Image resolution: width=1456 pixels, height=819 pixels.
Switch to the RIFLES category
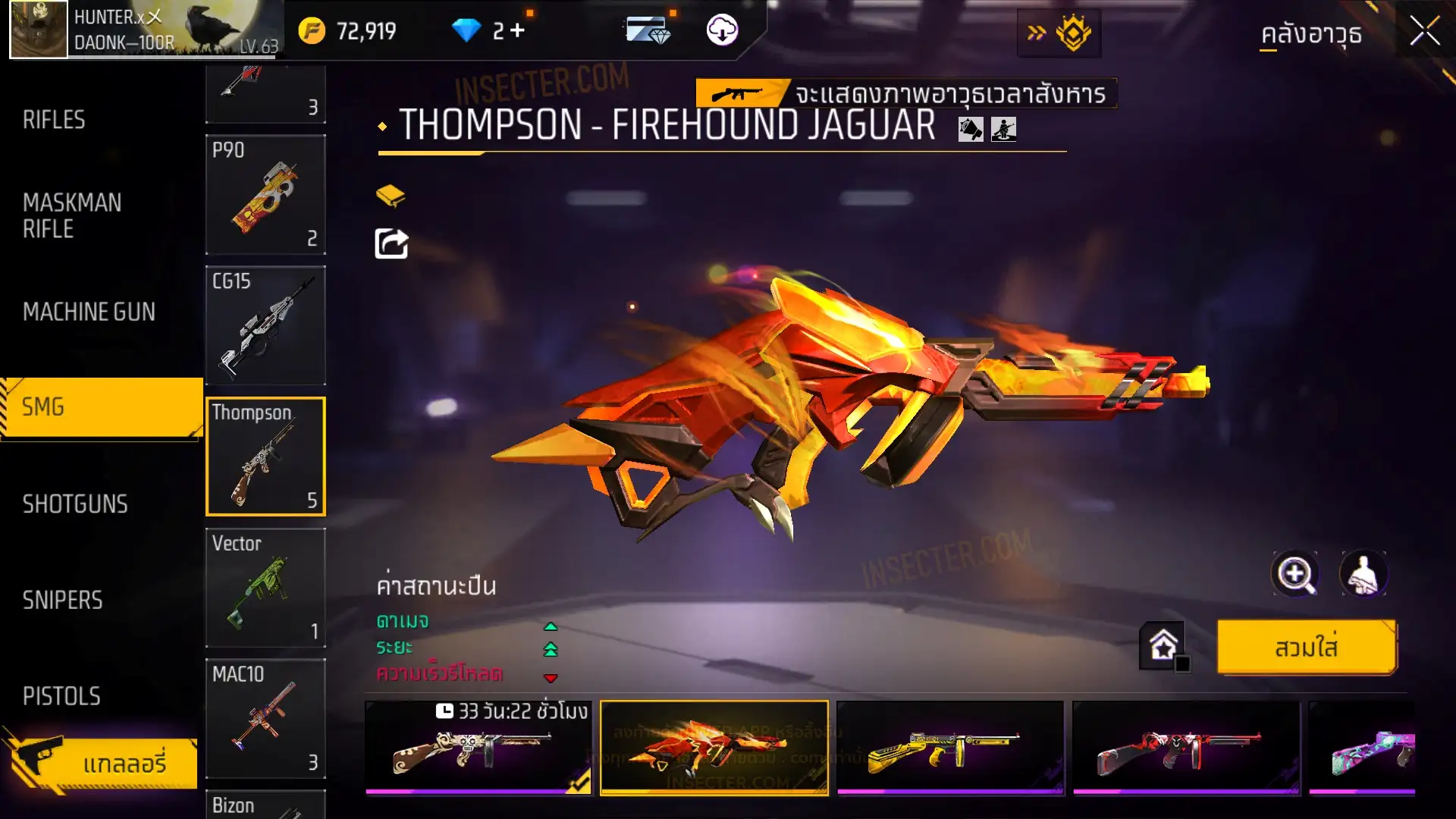55,120
